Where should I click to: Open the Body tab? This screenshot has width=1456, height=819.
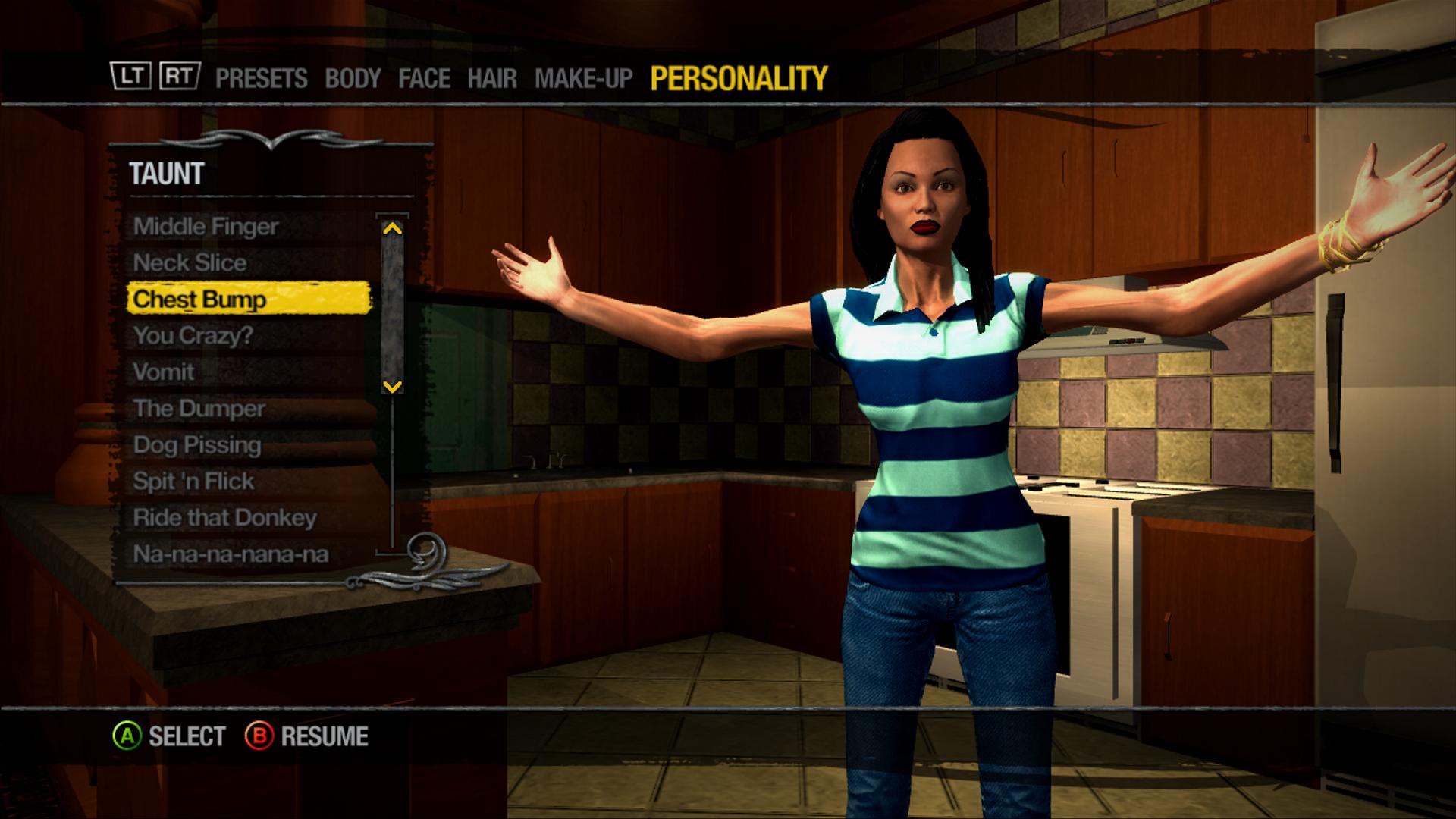(x=353, y=78)
